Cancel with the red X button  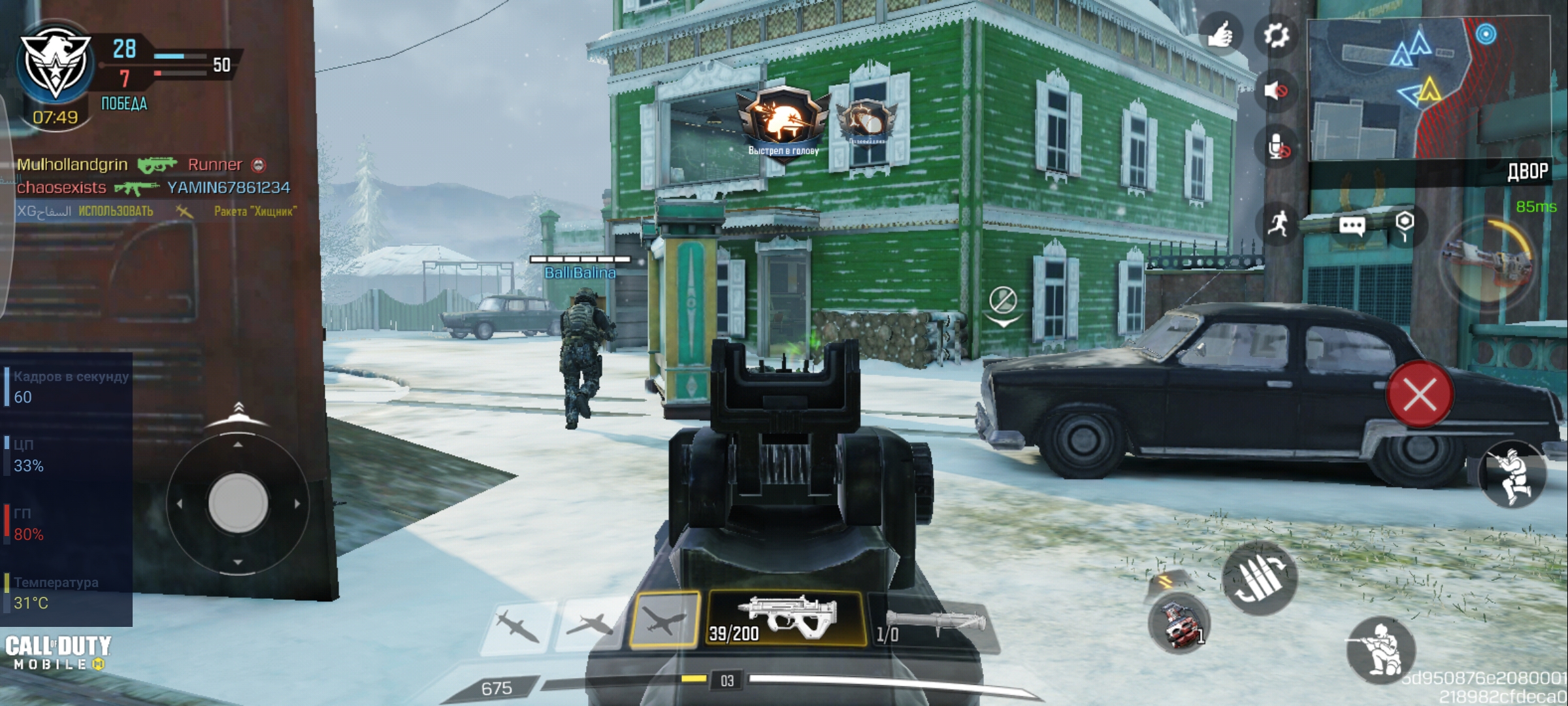(1420, 394)
